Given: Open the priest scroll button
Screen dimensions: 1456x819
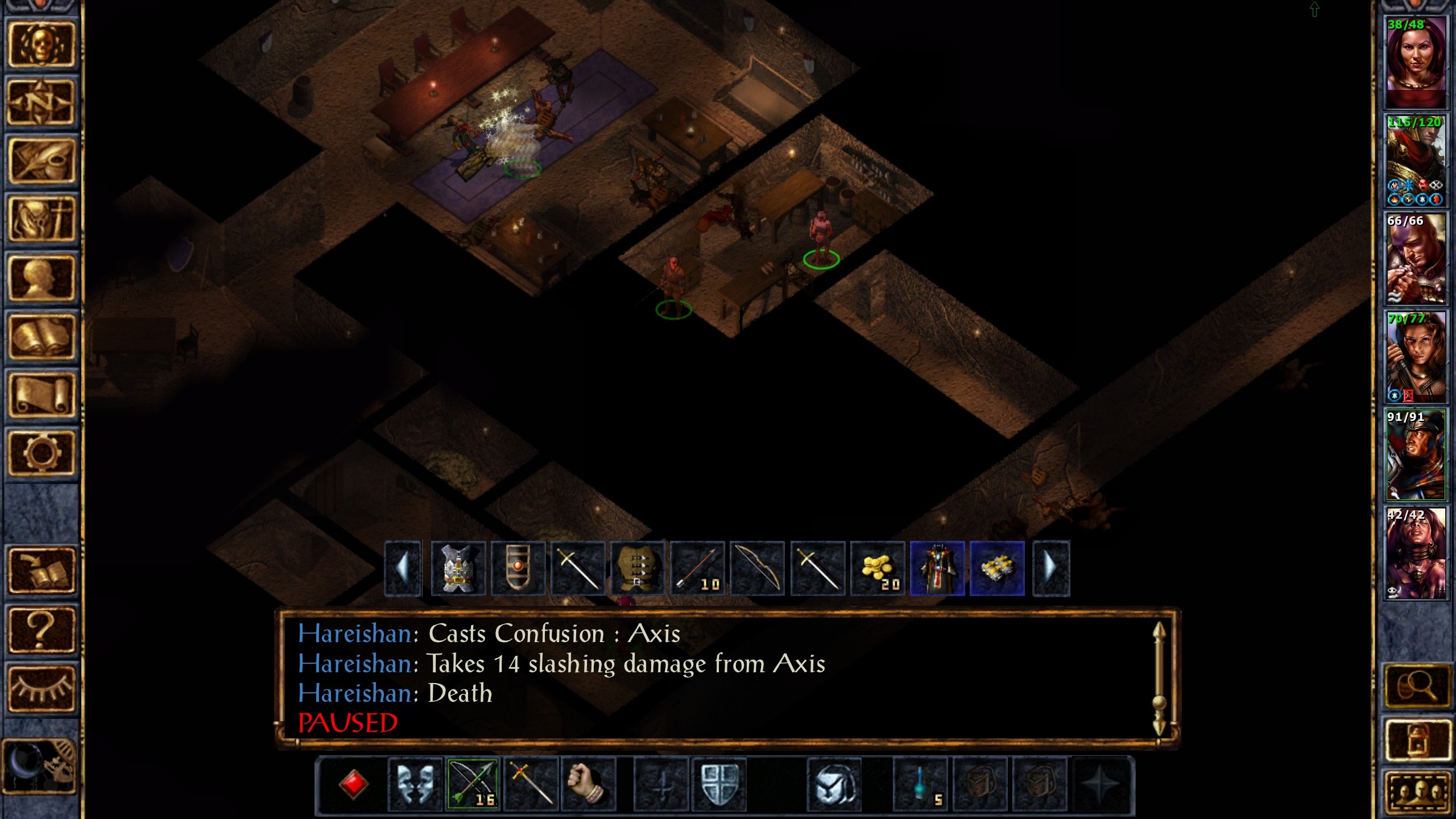Looking at the screenshot, I should [x=41, y=395].
